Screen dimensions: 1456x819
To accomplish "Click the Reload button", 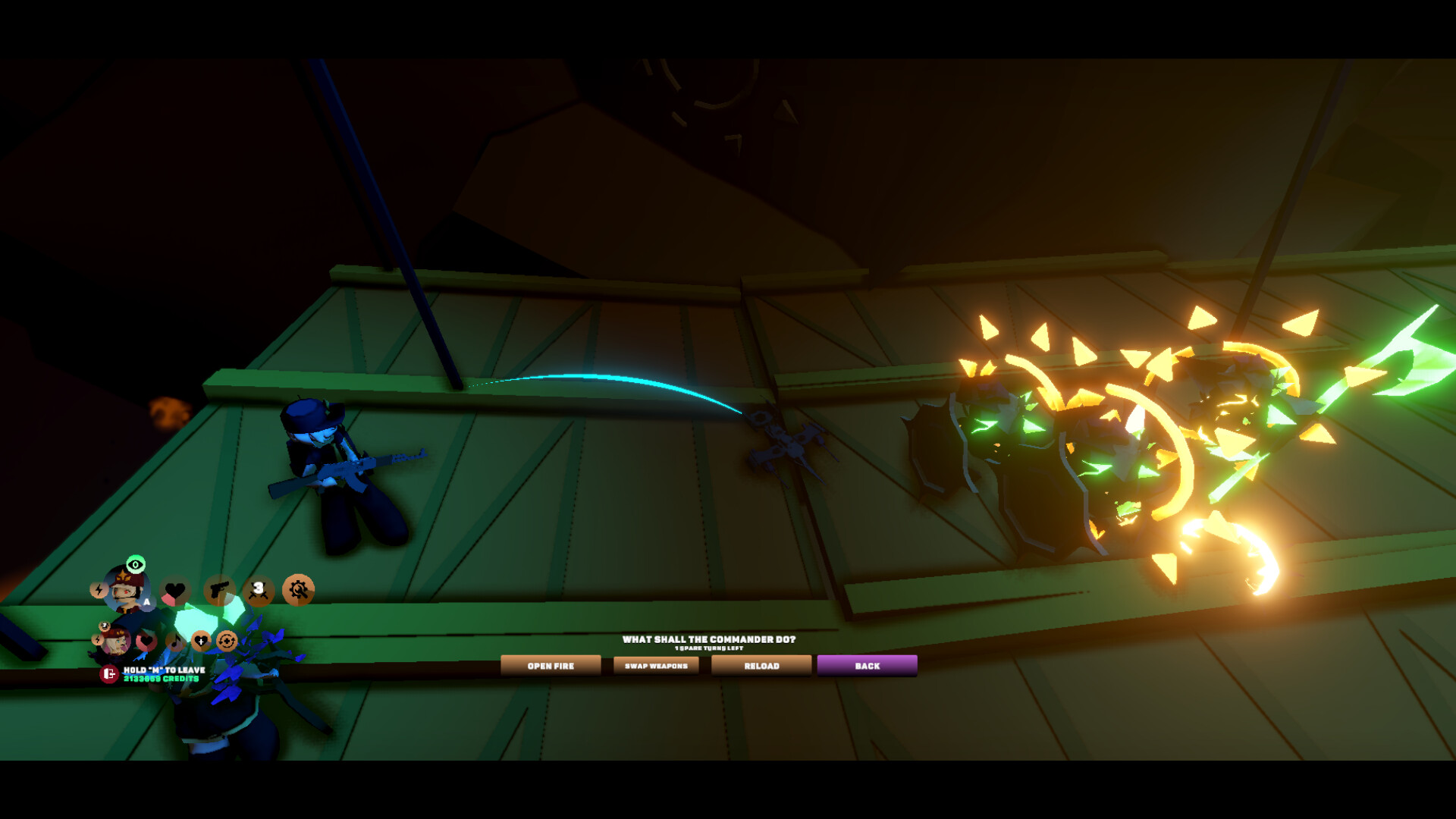I will tap(761, 666).
